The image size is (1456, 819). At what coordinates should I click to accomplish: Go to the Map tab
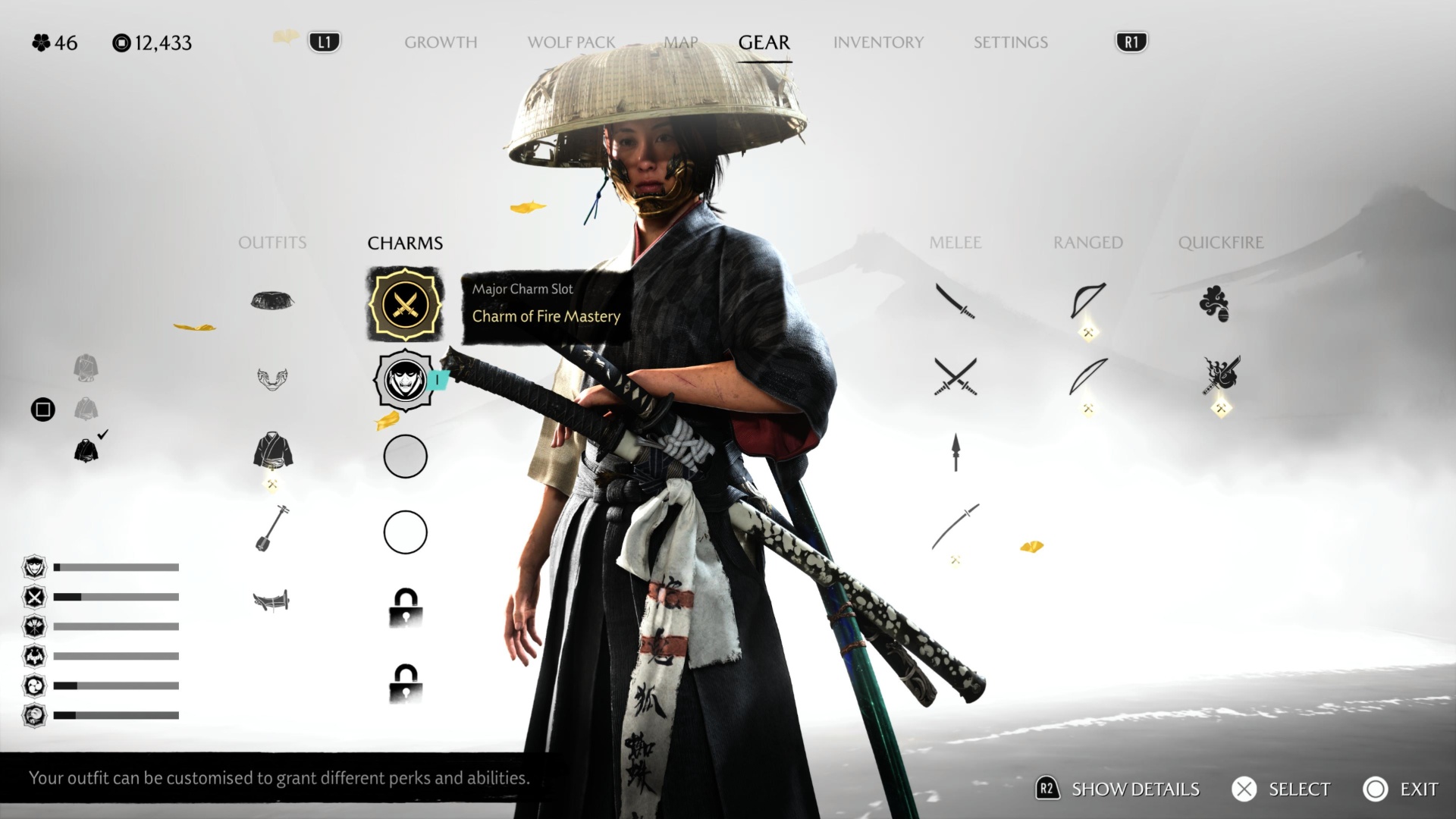pyautogui.click(x=680, y=42)
